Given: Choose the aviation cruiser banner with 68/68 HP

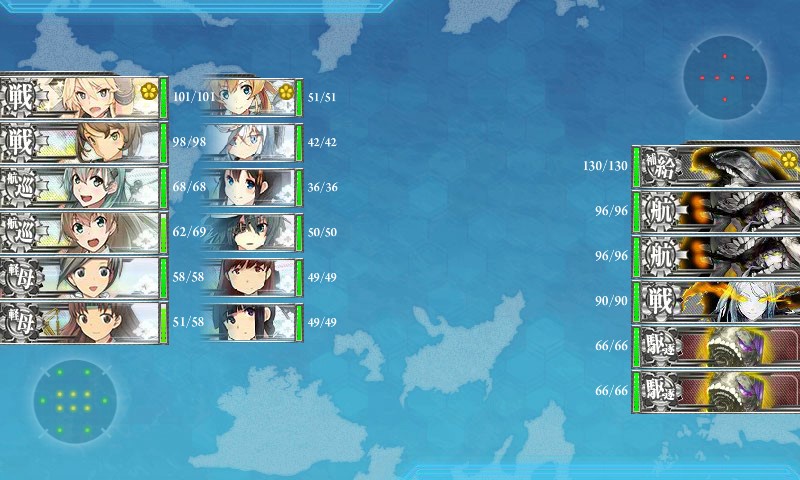Looking at the screenshot, I should click(x=82, y=187).
